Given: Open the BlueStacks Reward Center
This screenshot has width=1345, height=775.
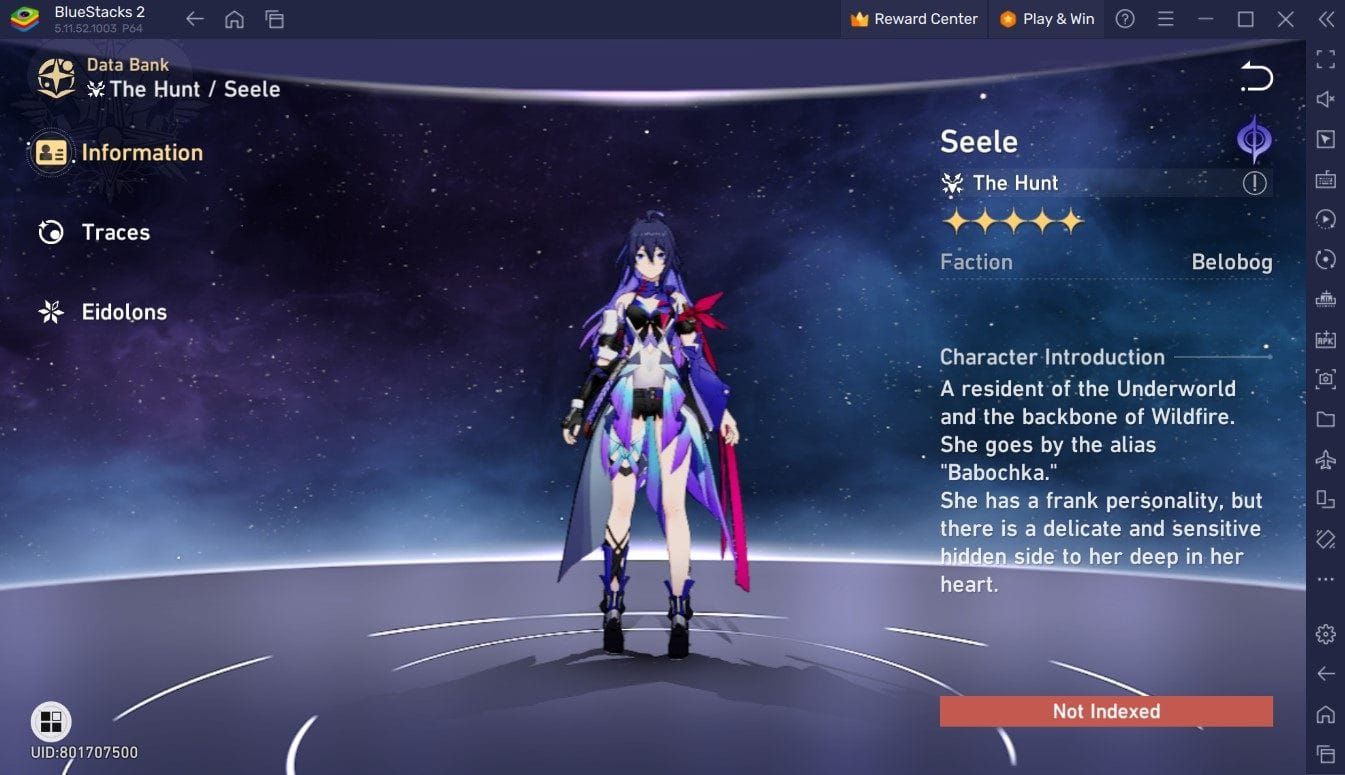Looking at the screenshot, I should pos(914,19).
